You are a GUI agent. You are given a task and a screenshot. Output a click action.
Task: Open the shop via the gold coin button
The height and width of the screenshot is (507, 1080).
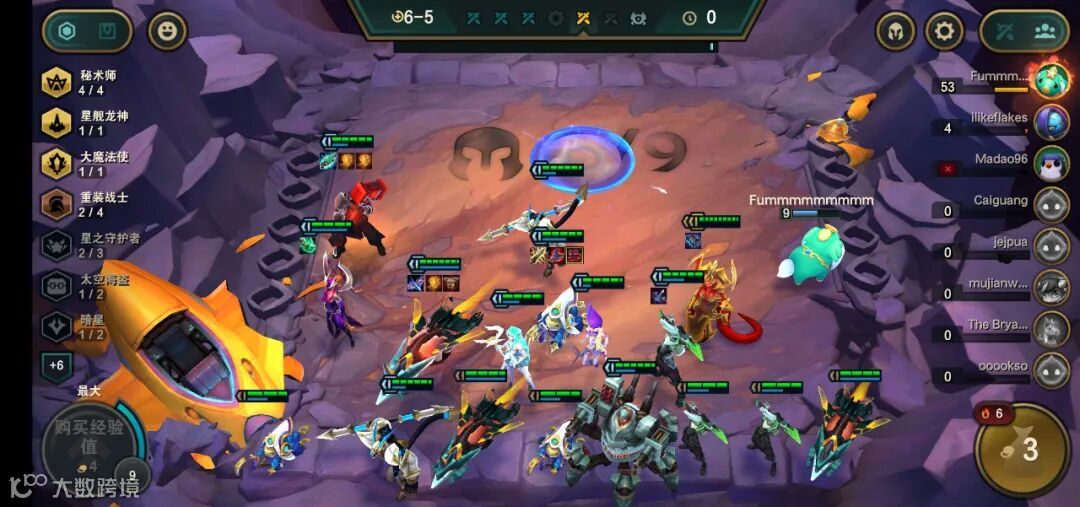1020,449
